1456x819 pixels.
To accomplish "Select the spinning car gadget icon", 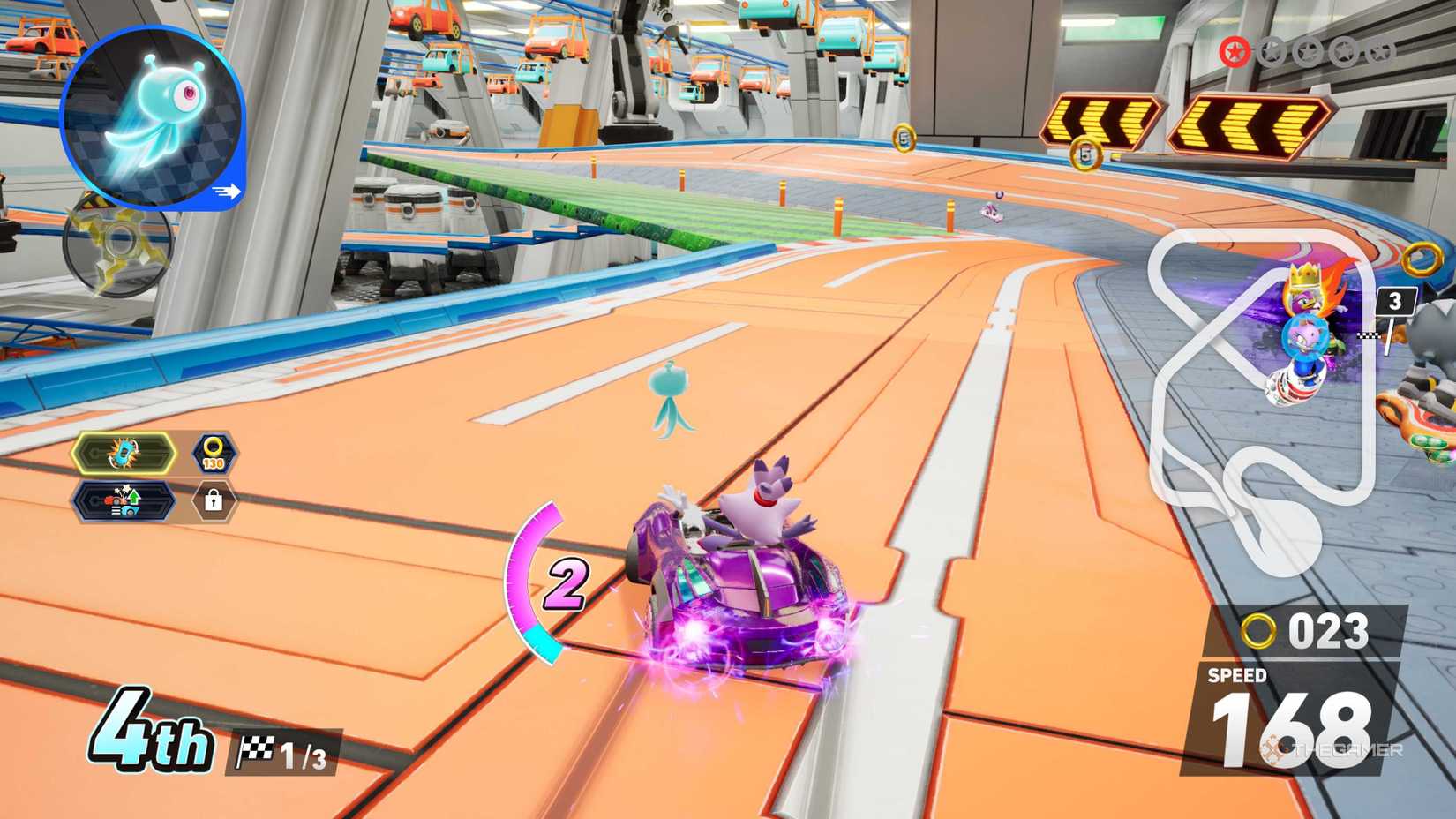I will pos(124,453).
